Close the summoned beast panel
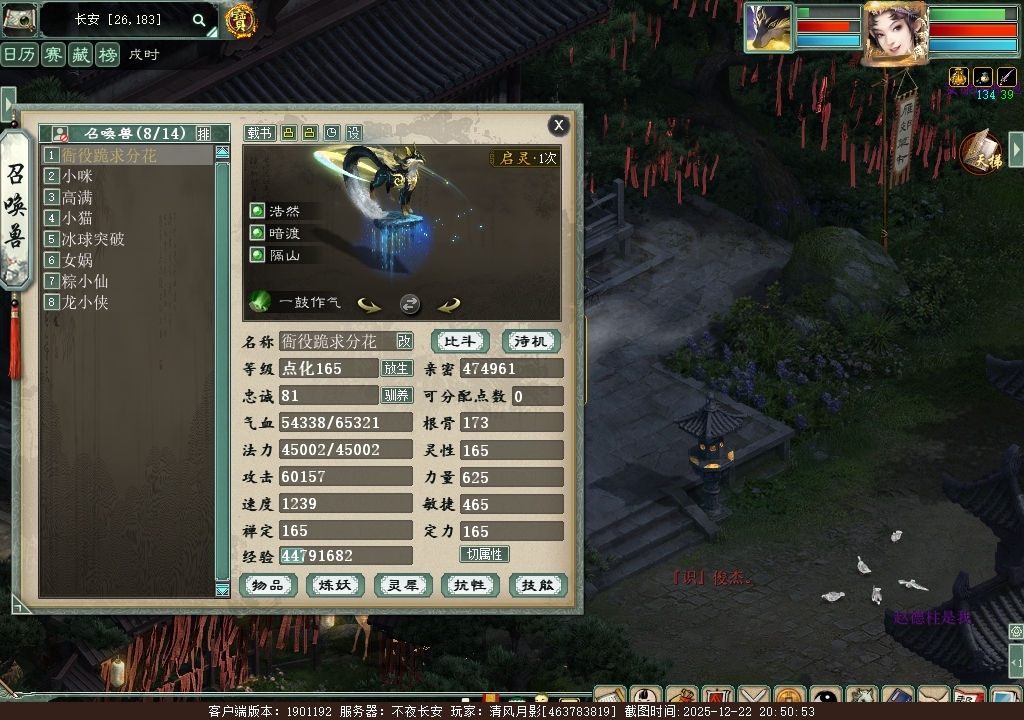Image resolution: width=1024 pixels, height=720 pixels. click(559, 124)
